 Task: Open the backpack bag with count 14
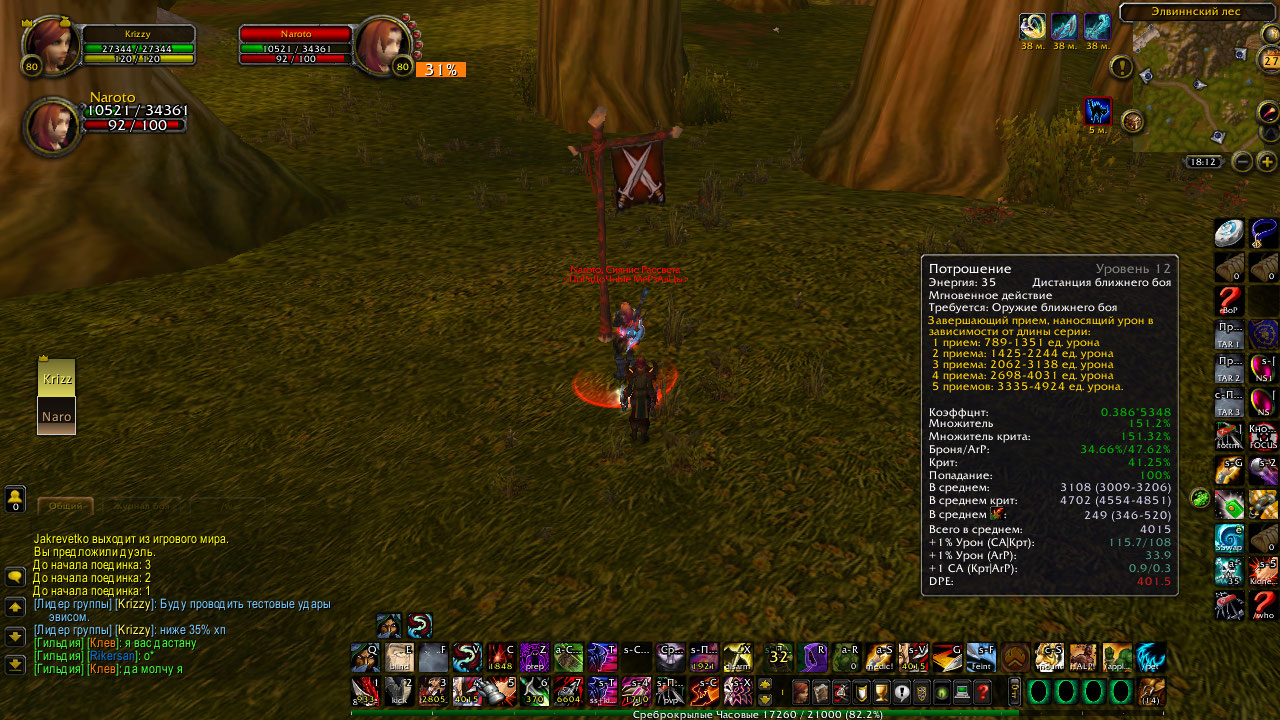1151,692
